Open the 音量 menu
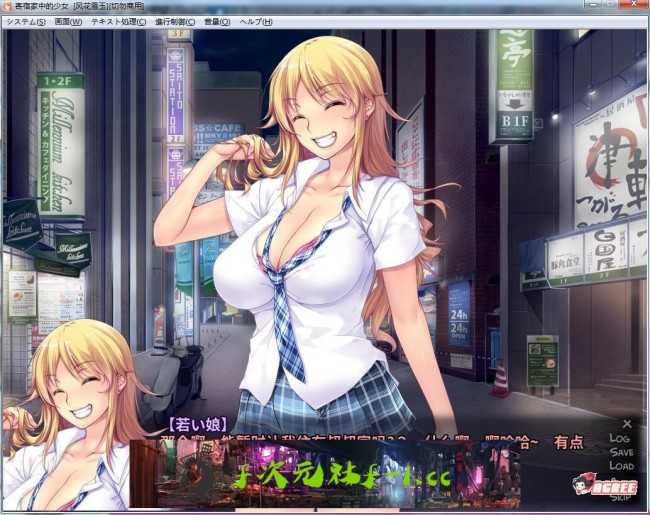 tap(217, 21)
